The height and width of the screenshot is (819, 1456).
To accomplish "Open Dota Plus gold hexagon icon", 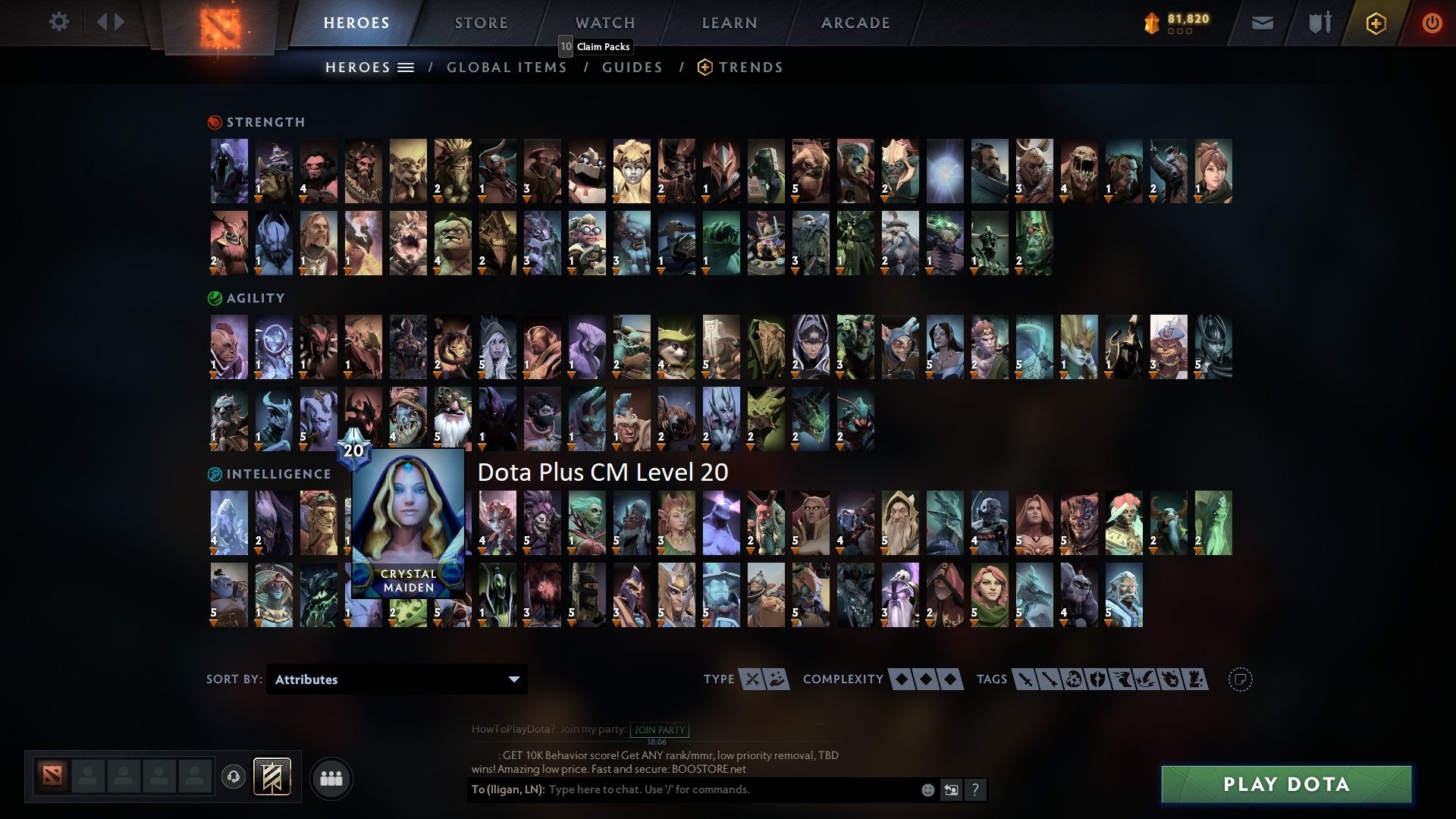I will 1375,23.
